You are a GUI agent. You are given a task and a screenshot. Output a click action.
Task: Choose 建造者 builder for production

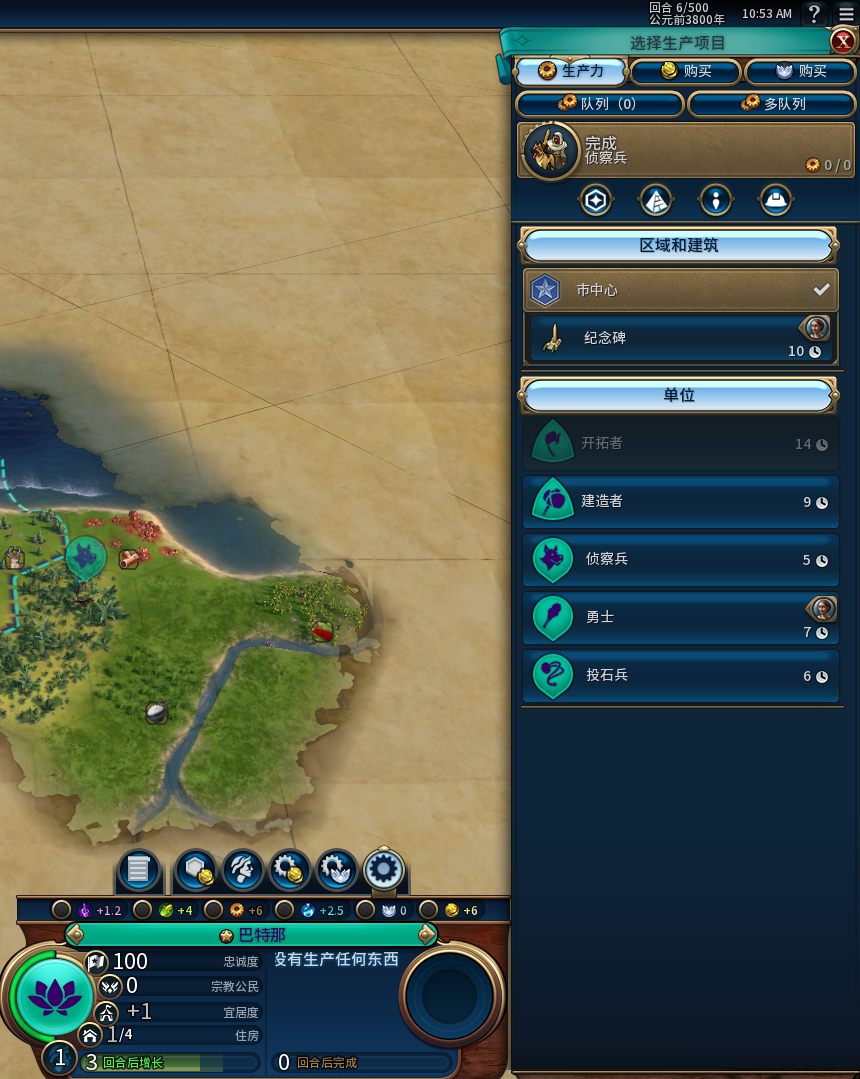coord(680,502)
